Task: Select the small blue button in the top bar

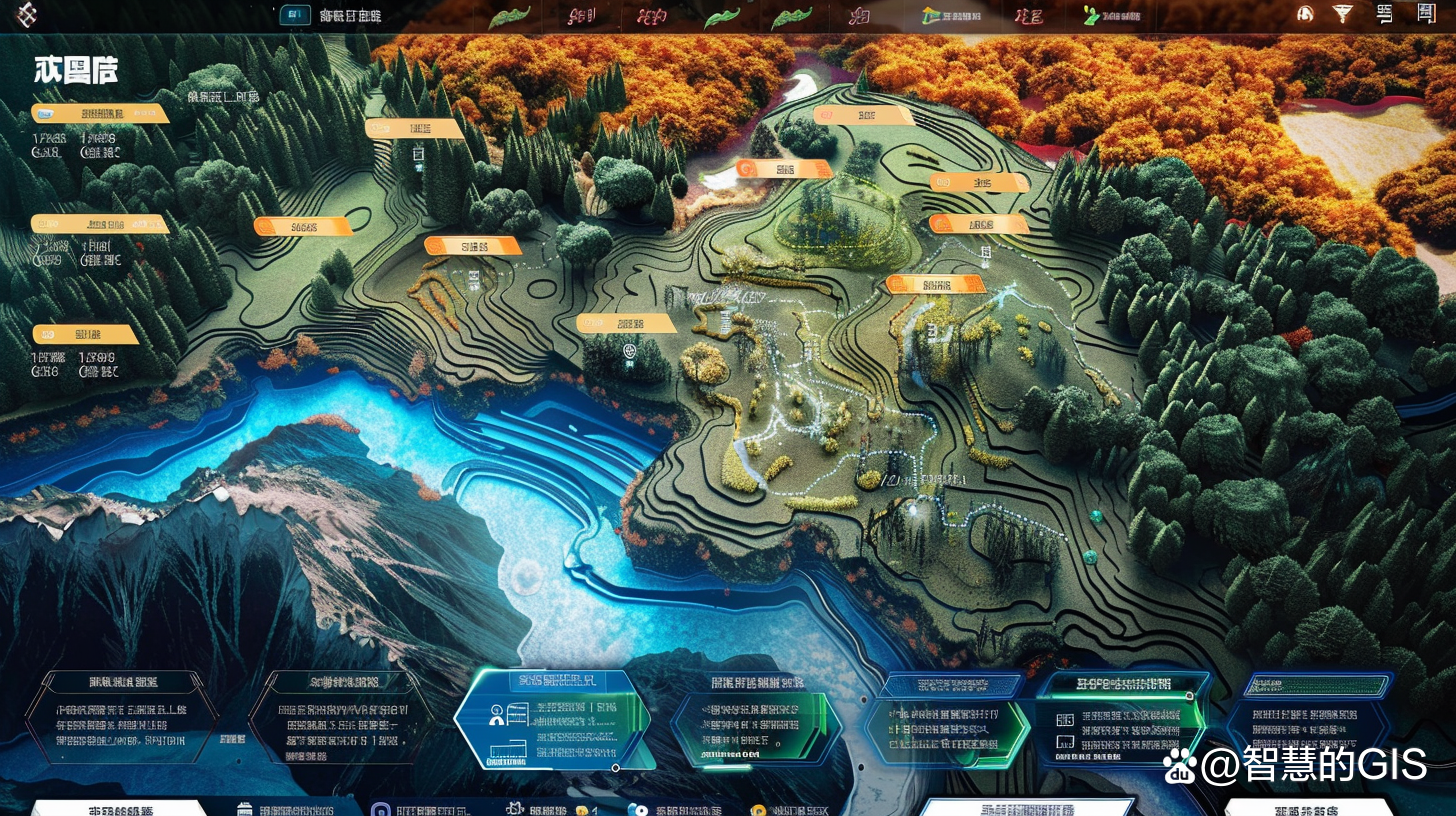Action: pos(294,15)
